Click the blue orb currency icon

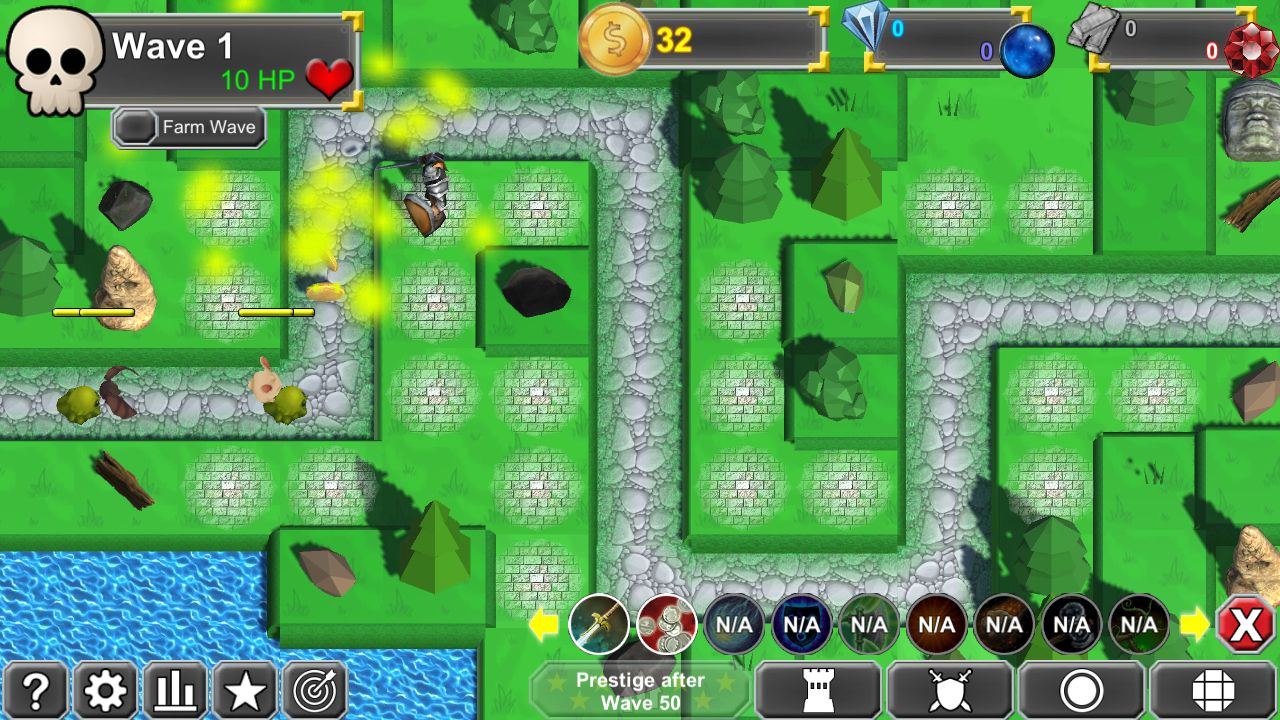[1027, 50]
